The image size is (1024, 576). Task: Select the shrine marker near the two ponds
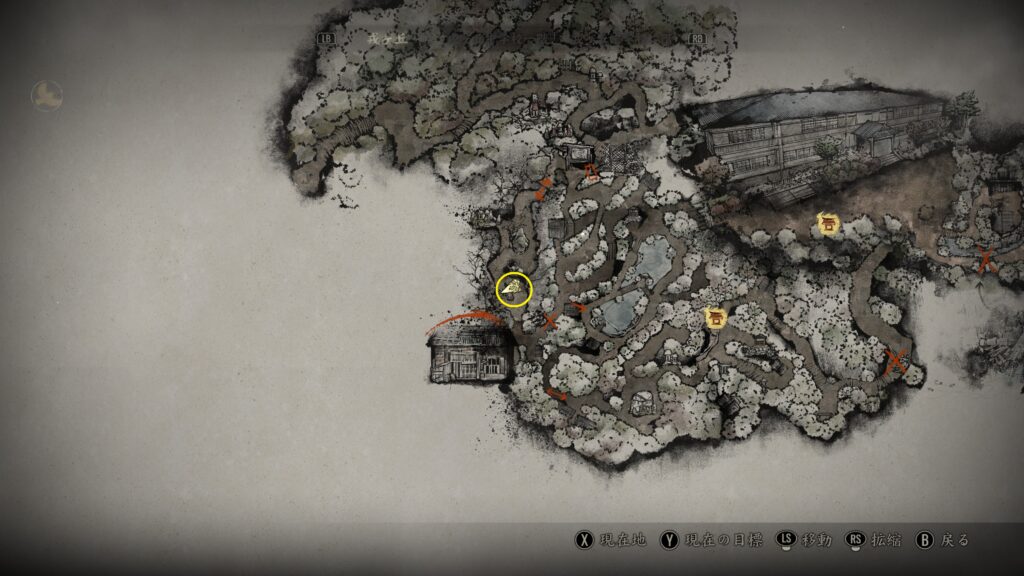point(716,319)
